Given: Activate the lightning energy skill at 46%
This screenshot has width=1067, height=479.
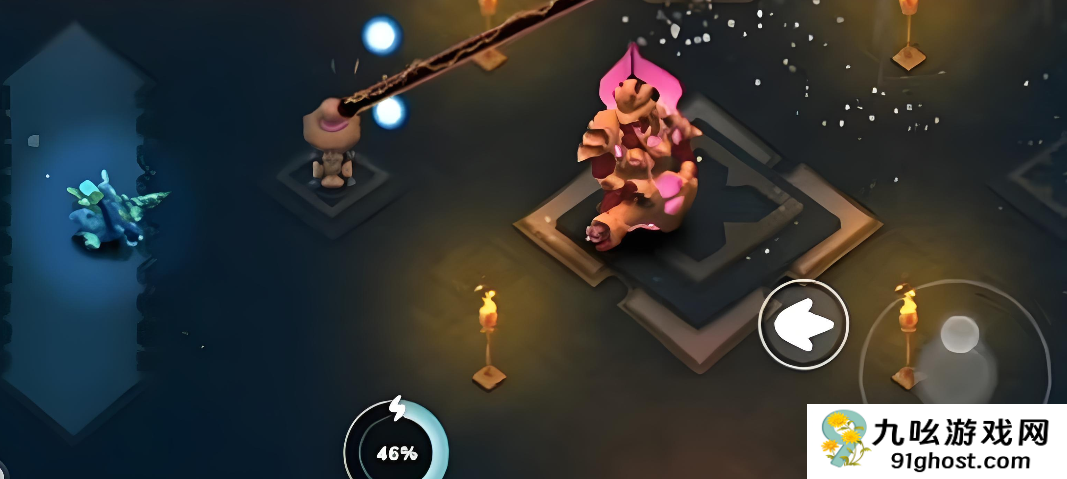Looking at the screenshot, I should (x=396, y=443).
